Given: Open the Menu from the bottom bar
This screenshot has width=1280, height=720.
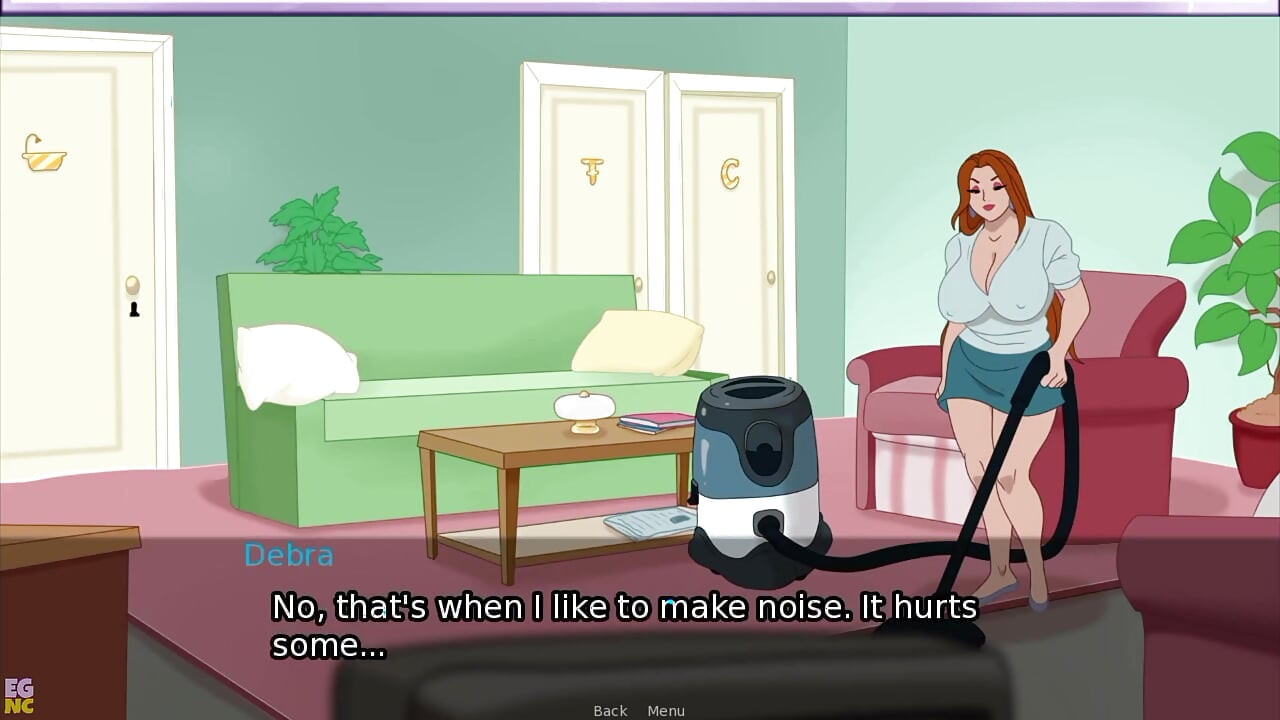Looking at the screenshot, I should tap(665, 710).
